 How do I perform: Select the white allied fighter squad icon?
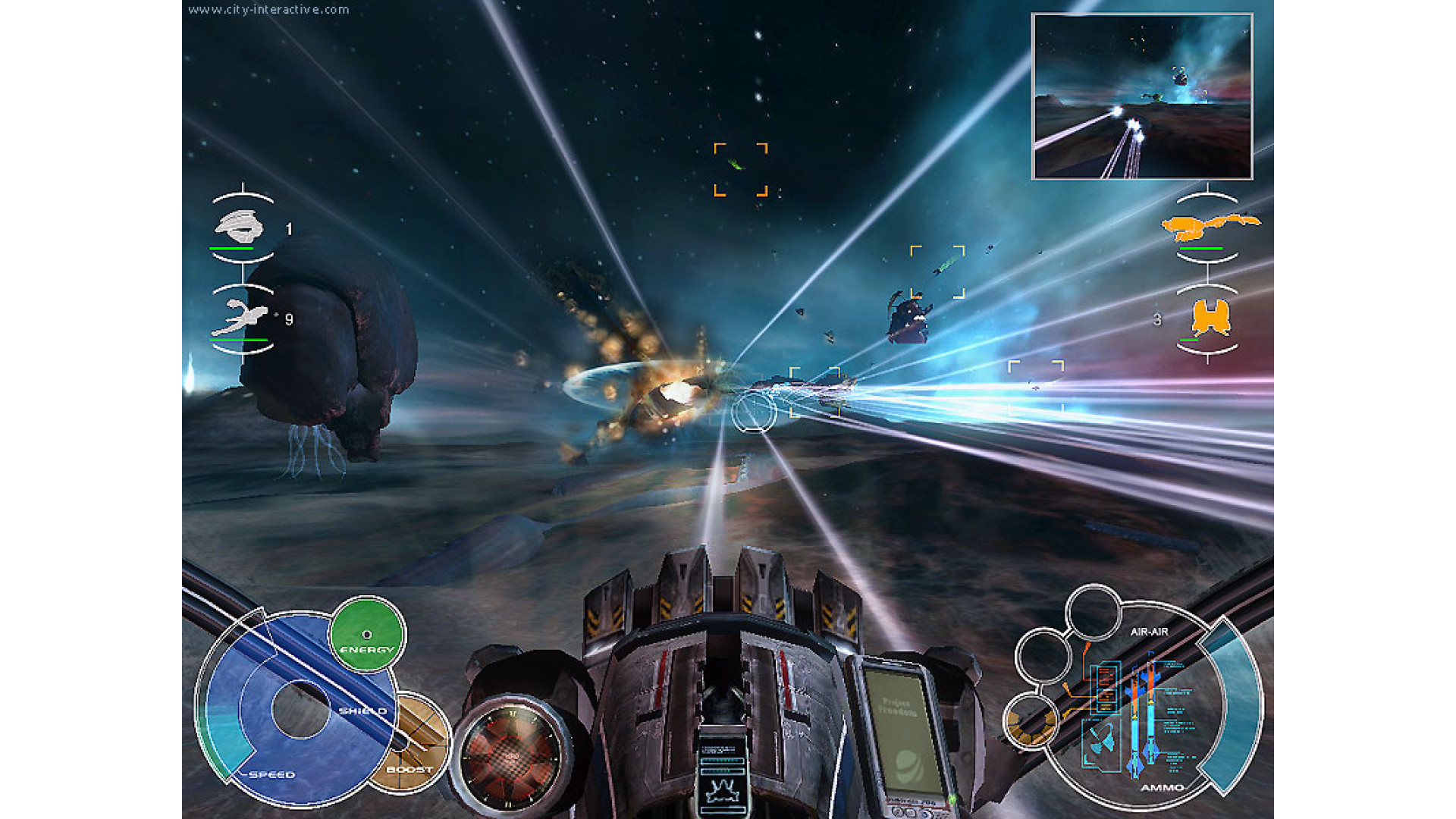tap(241, 316)
